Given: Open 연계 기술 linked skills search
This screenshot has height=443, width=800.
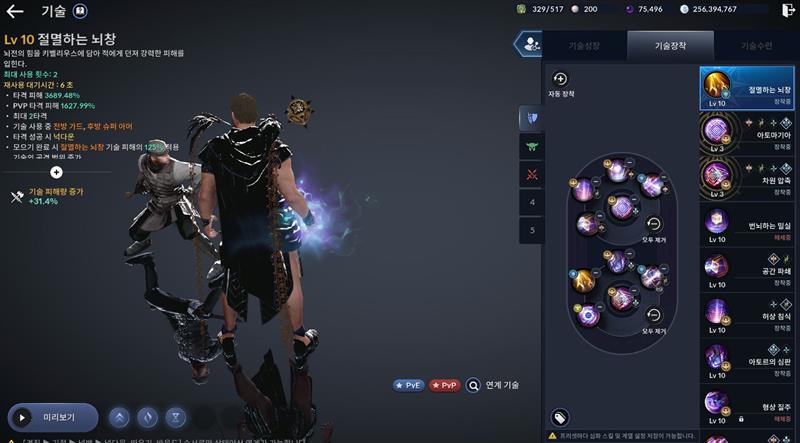Looking at the screenshot, I should coord(493,385).
